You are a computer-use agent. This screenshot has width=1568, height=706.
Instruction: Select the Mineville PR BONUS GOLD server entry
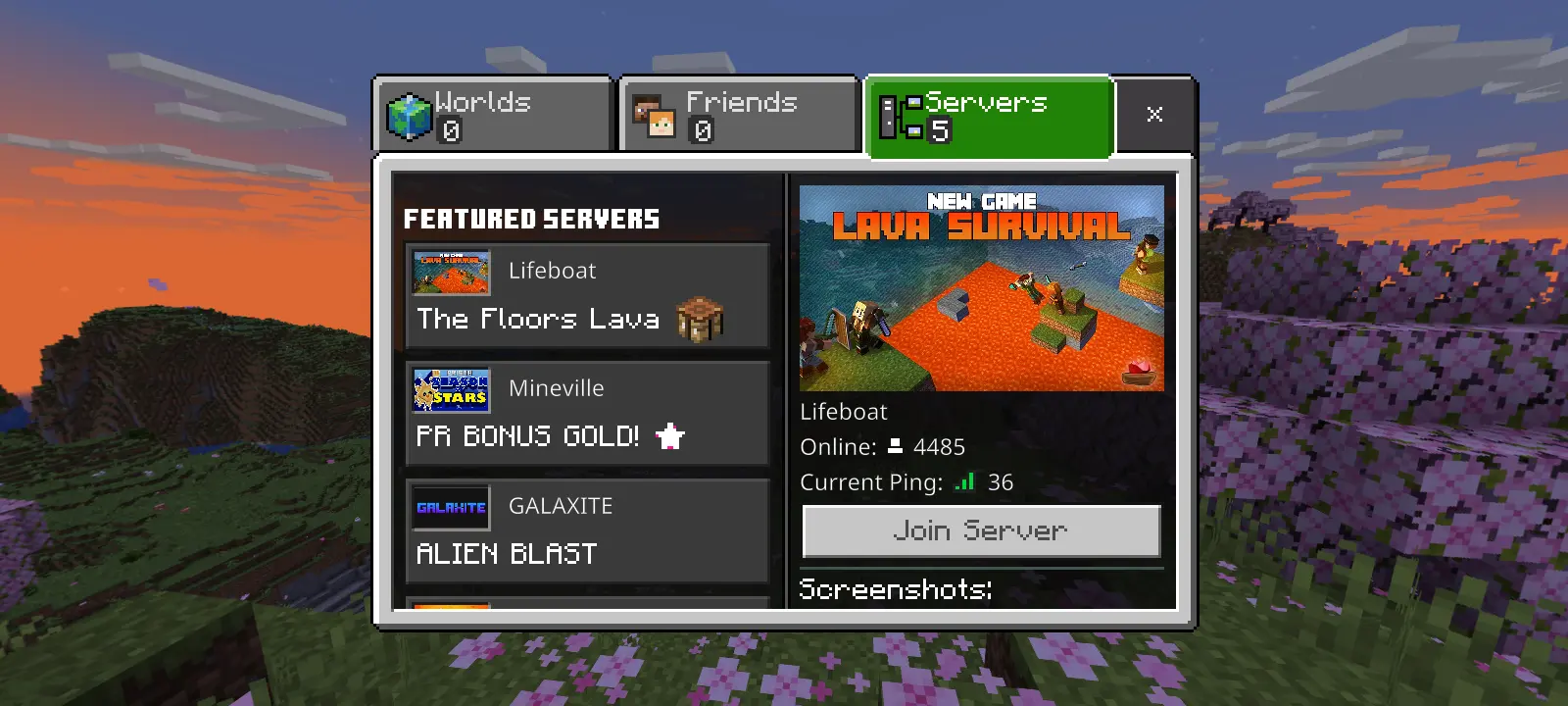[x=586, y=413]
